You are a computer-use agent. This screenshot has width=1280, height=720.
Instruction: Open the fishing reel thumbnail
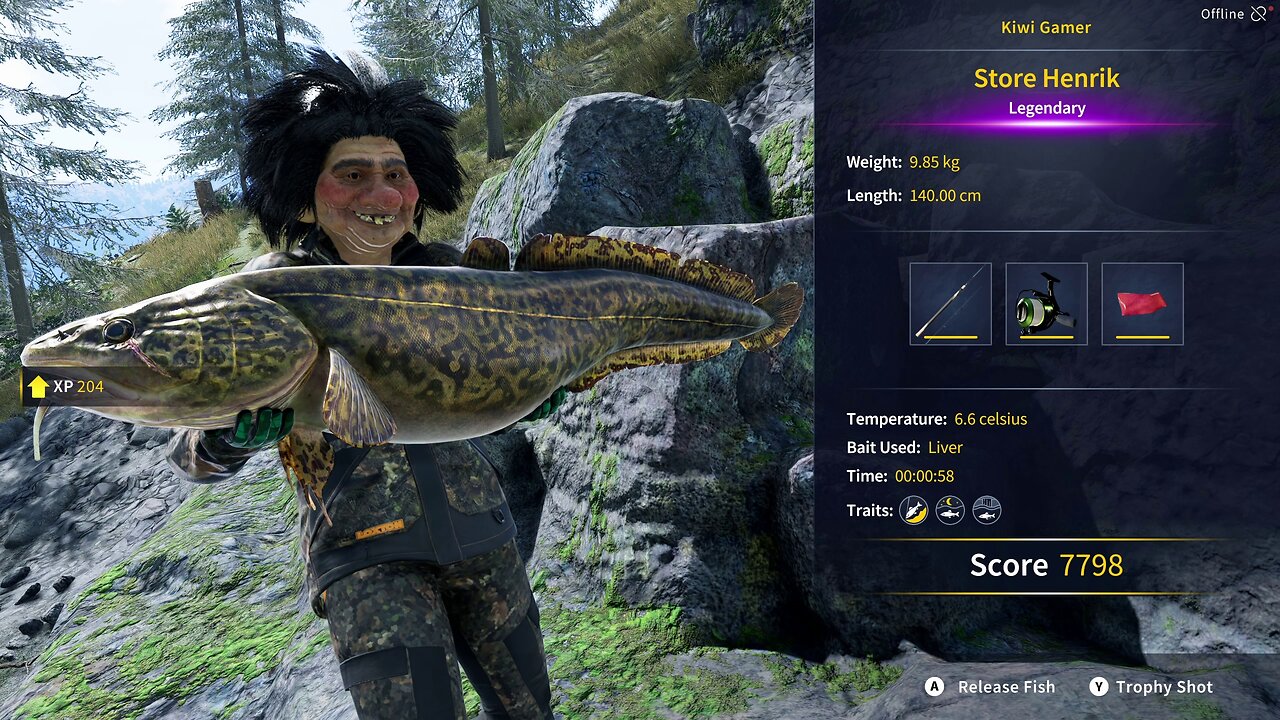tap(1046, 303)
